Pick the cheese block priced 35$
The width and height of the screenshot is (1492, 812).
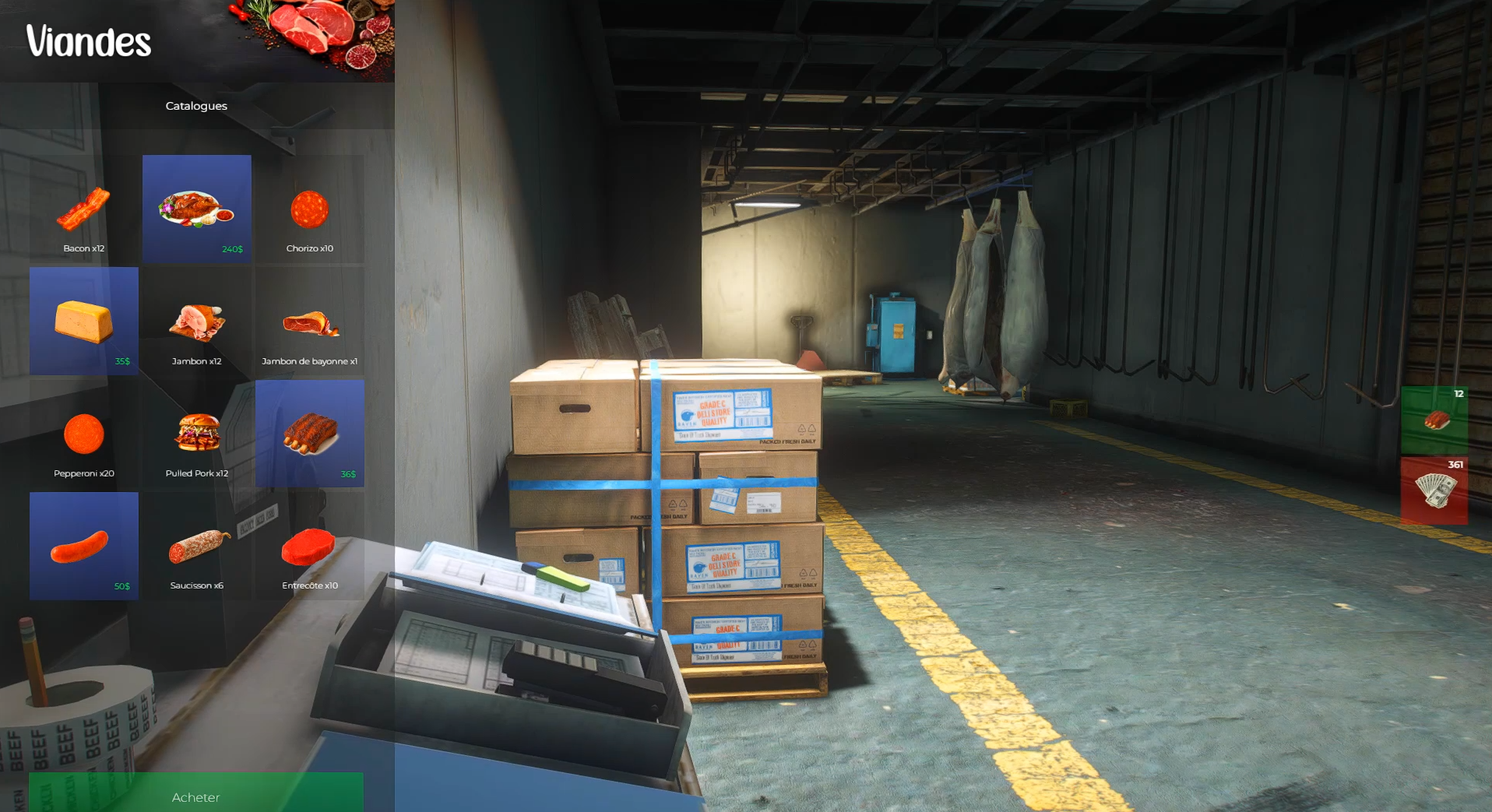tap(84, 322)
